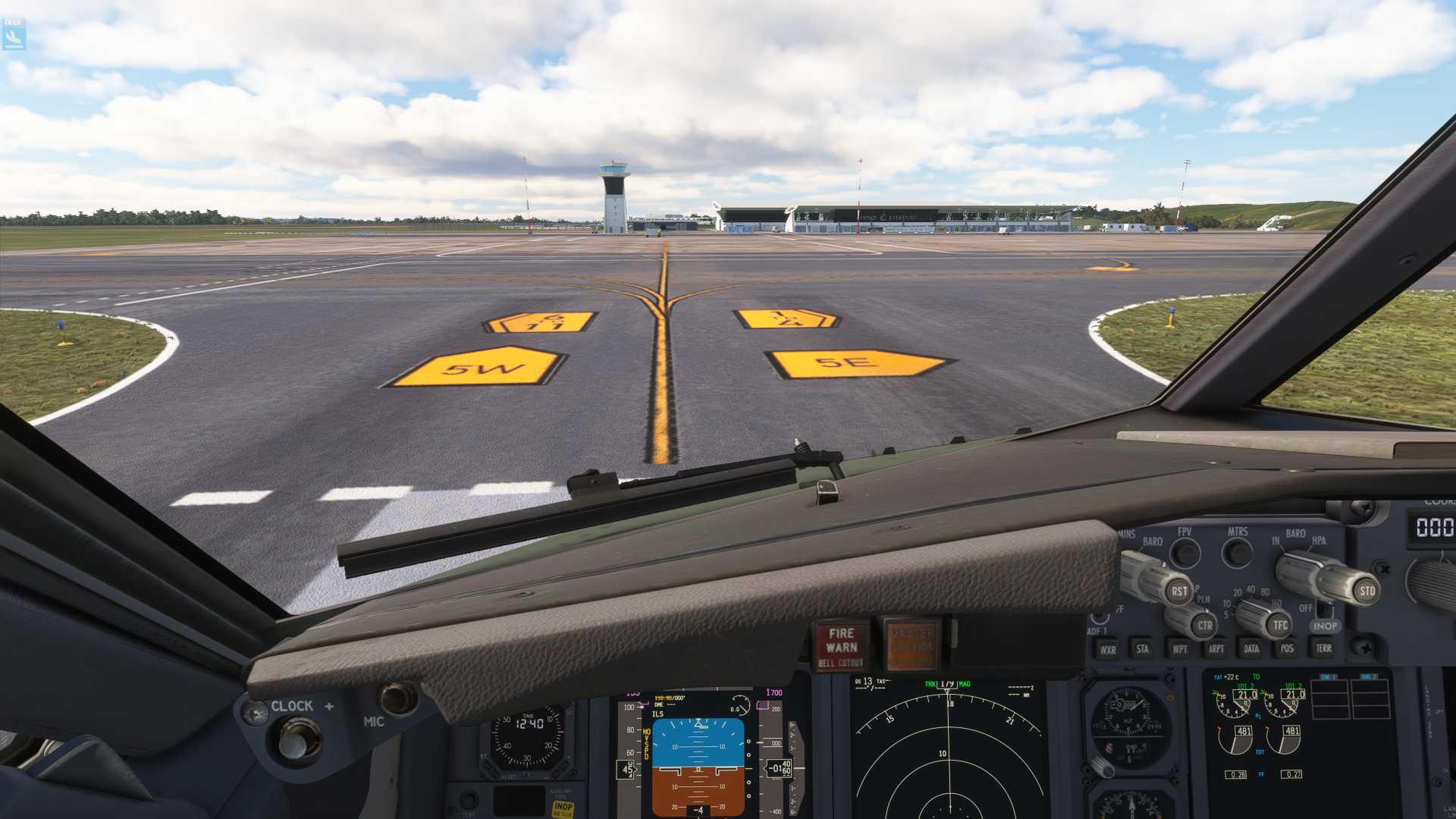Screen dimensions: 1456x819
Task: Push the FIRE WARN bell cutout button
Action: [841, 647]
